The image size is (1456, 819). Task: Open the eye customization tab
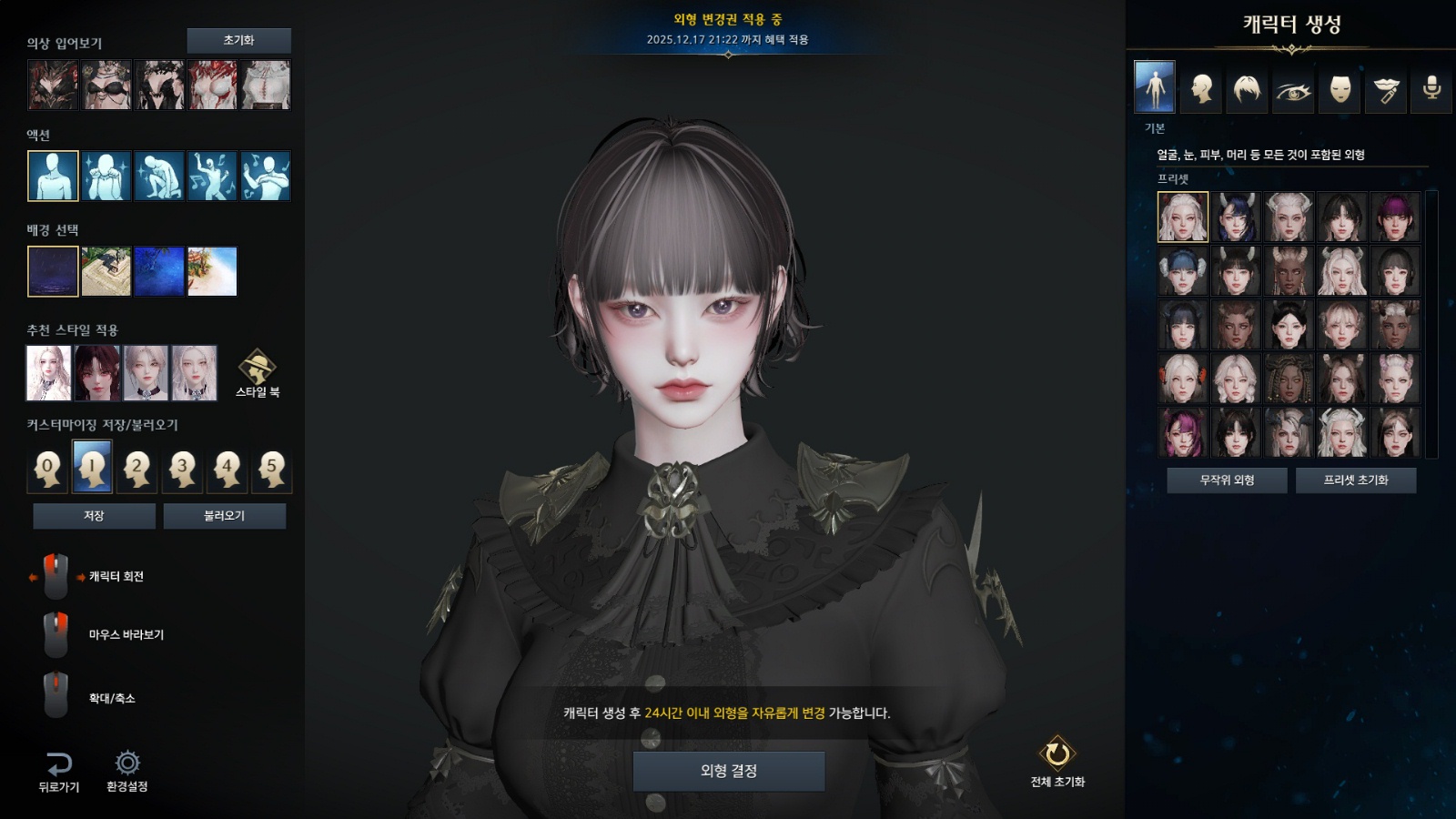tap(1293, 88)
